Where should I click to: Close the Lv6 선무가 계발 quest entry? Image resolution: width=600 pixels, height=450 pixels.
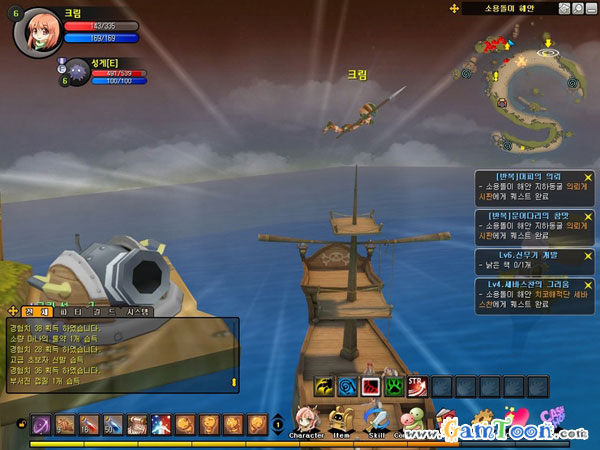pos(588,254)
